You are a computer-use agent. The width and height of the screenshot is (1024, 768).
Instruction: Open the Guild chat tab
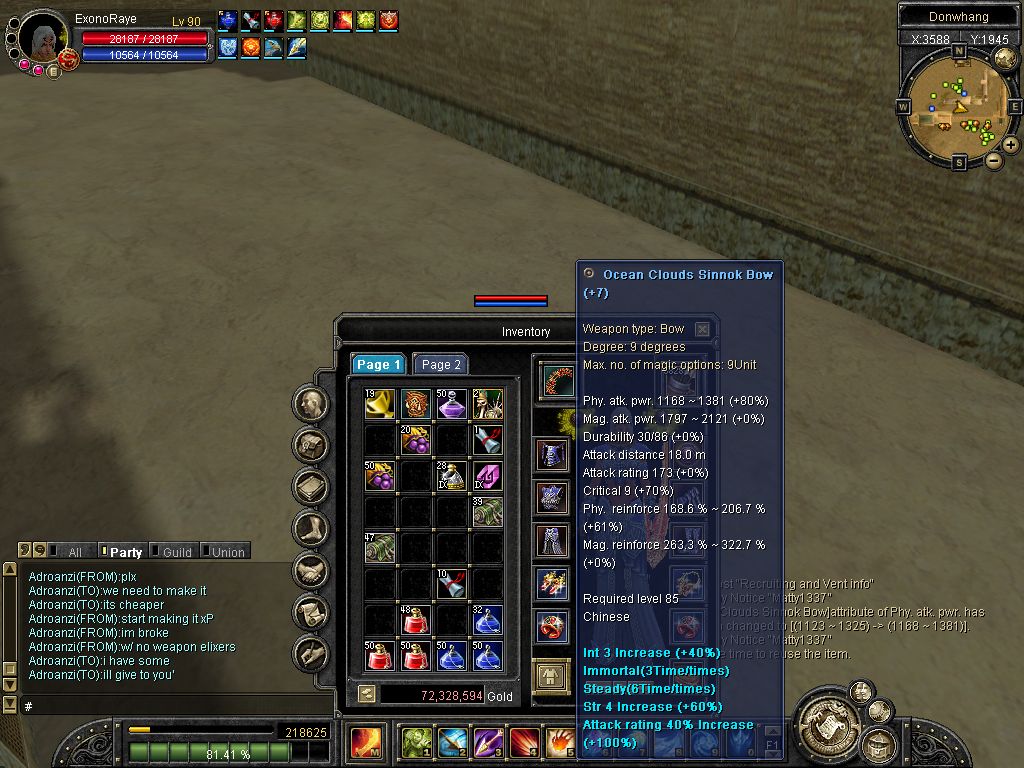[175, 552]
